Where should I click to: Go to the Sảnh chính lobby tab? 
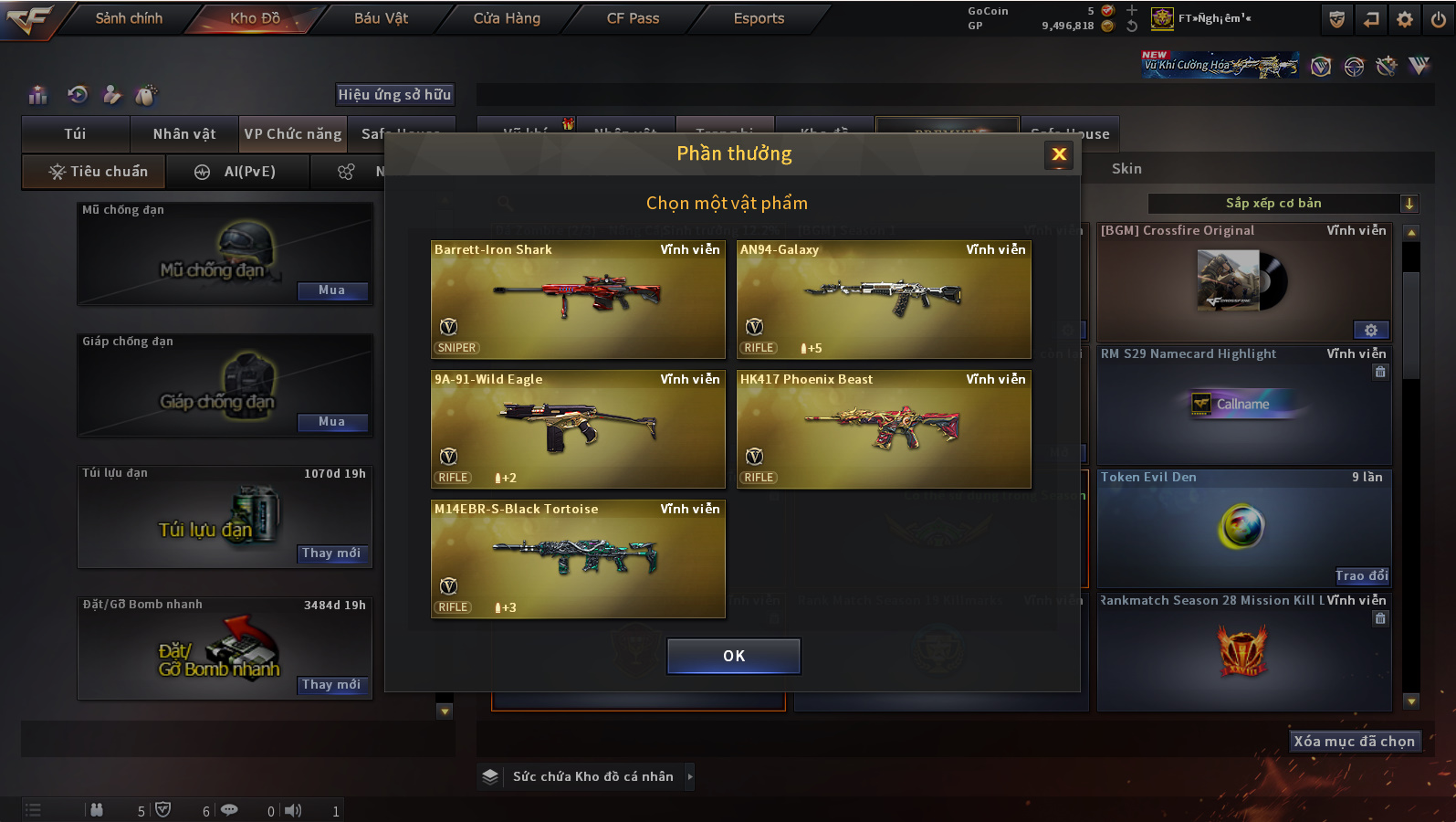tap(129, 18)
